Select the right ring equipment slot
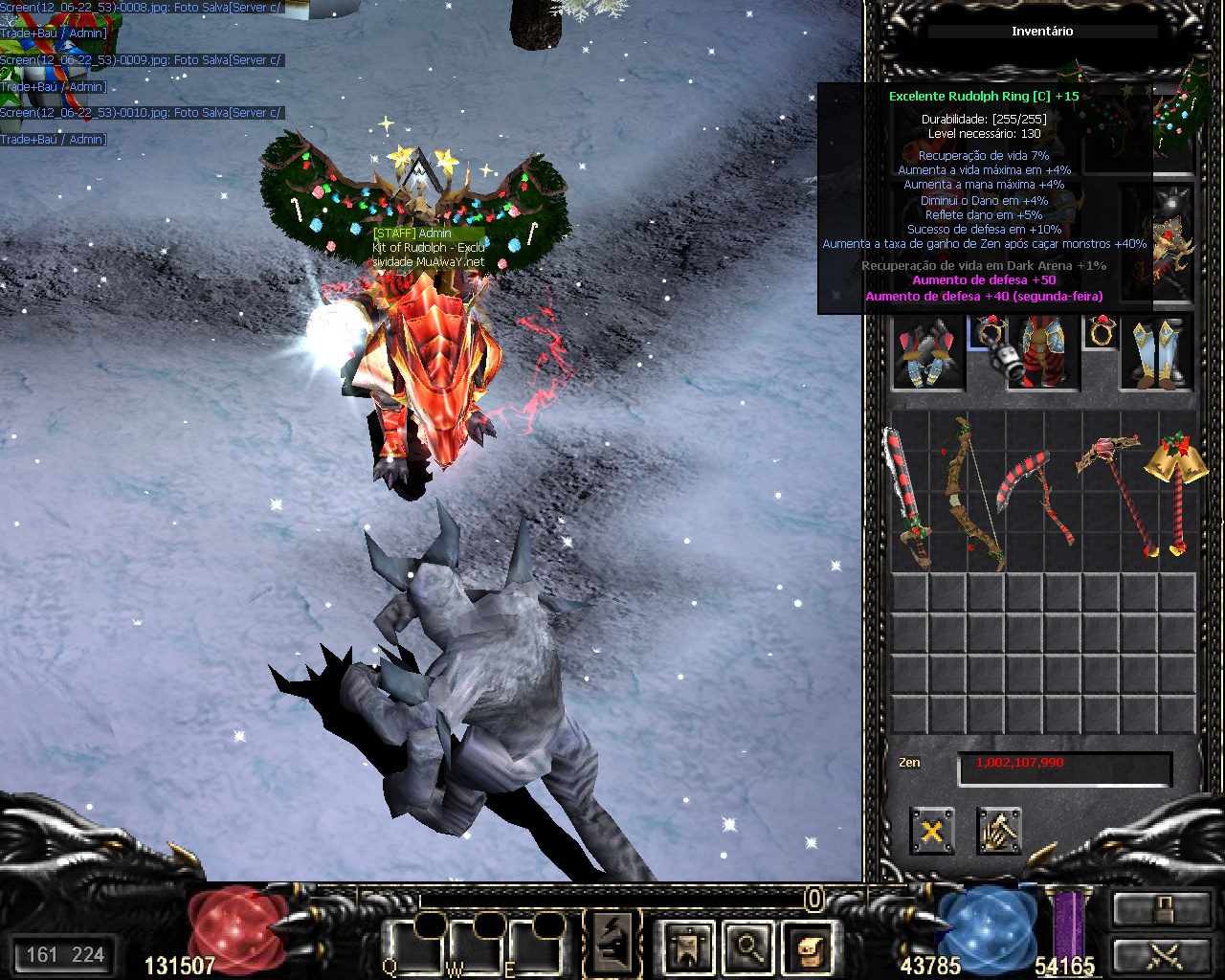1225x980 pixels. pyautogui.click(x=1100, y=332)
